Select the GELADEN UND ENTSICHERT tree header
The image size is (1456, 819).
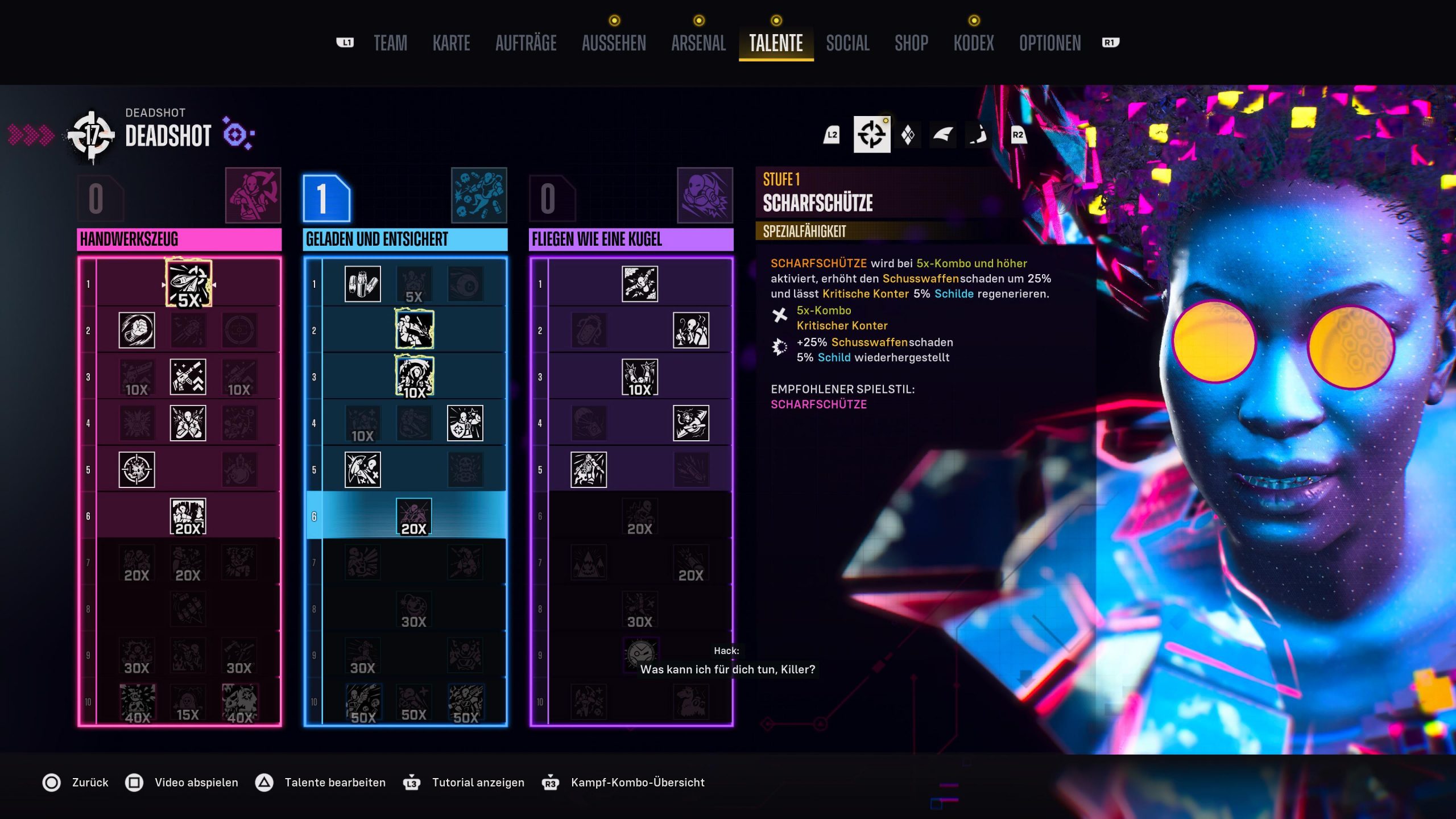point(405,239)
